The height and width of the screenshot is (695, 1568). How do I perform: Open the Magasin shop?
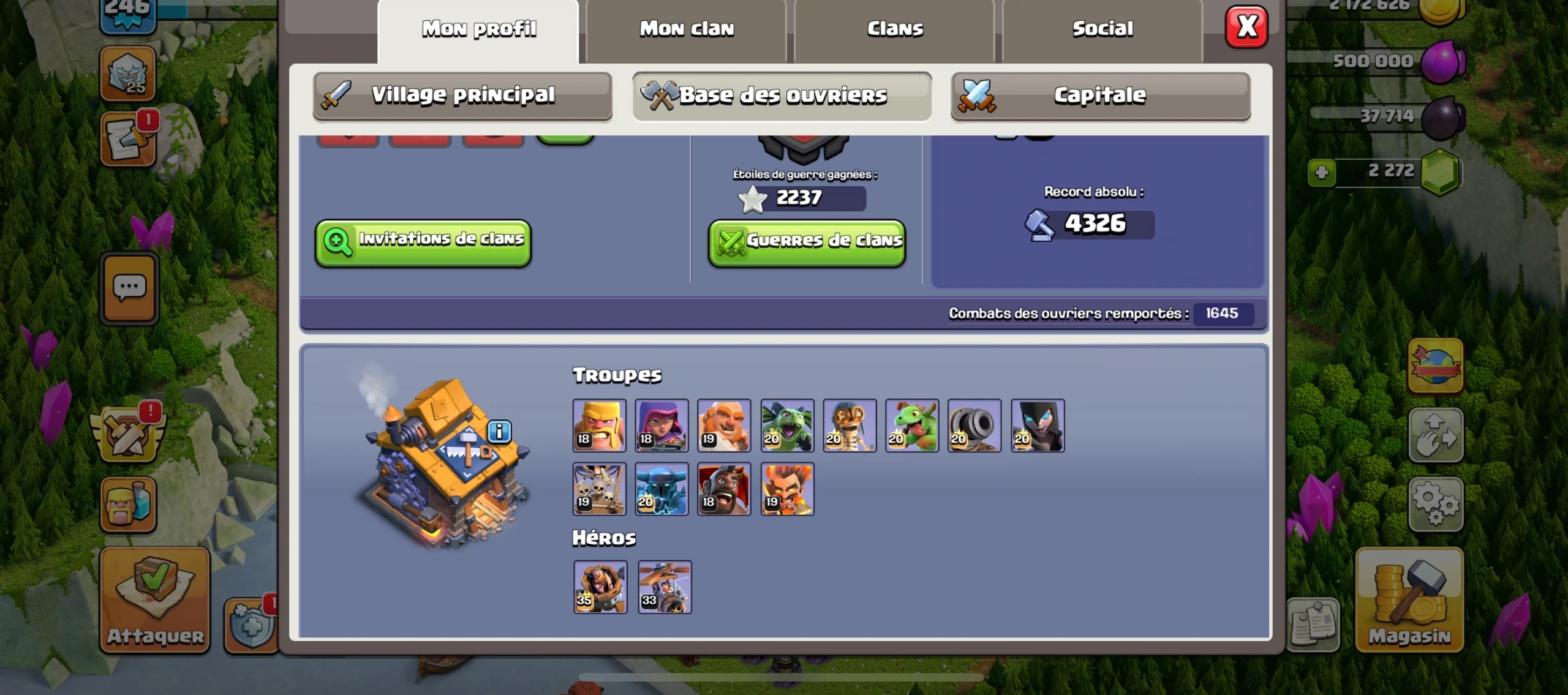point(1409,599)
